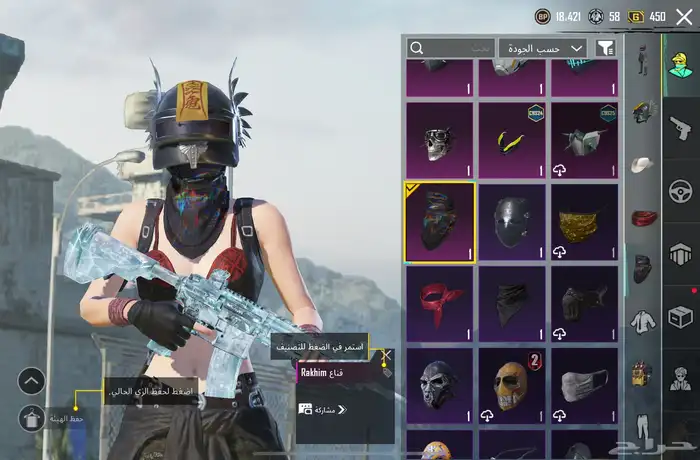Select the goggled skull mask item
The width and height of the screenshot is (700, 460).
click(439, 139)
